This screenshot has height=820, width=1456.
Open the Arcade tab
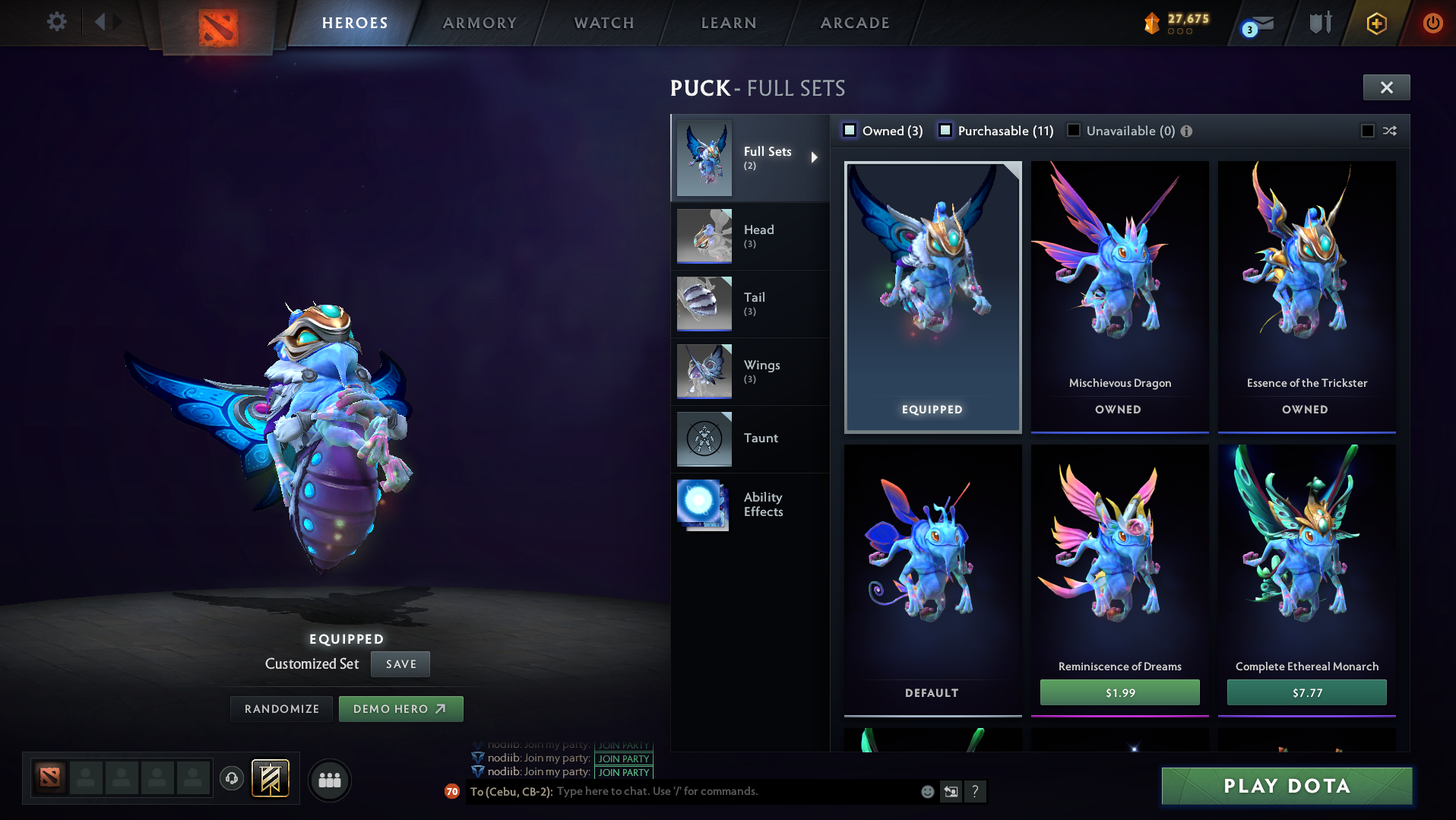coord(853,22)
